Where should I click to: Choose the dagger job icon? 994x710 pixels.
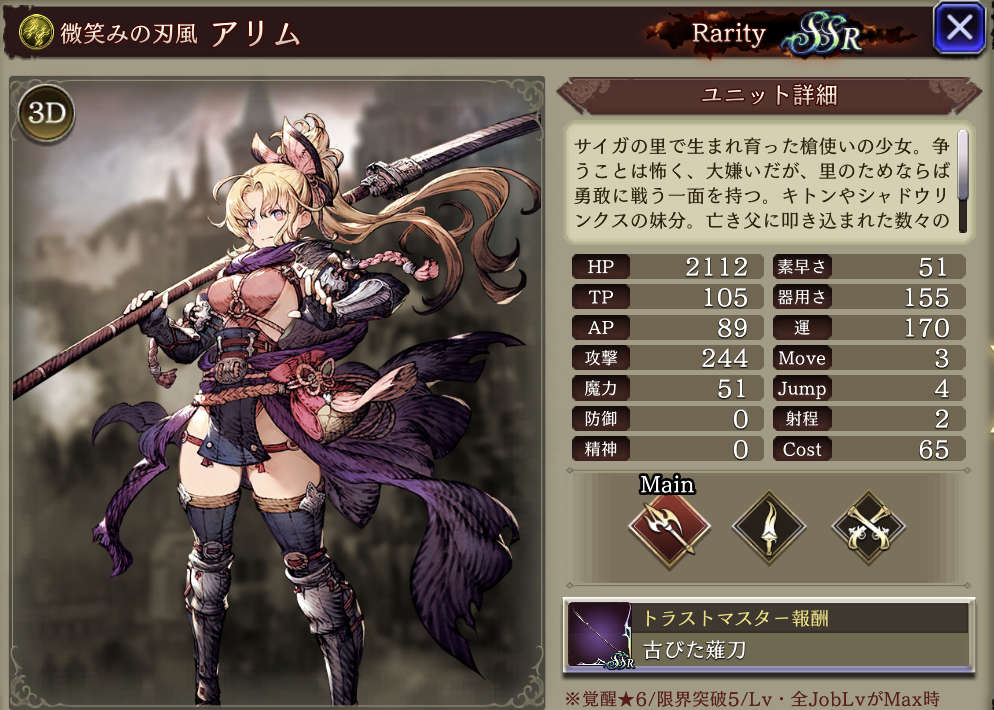769,527
